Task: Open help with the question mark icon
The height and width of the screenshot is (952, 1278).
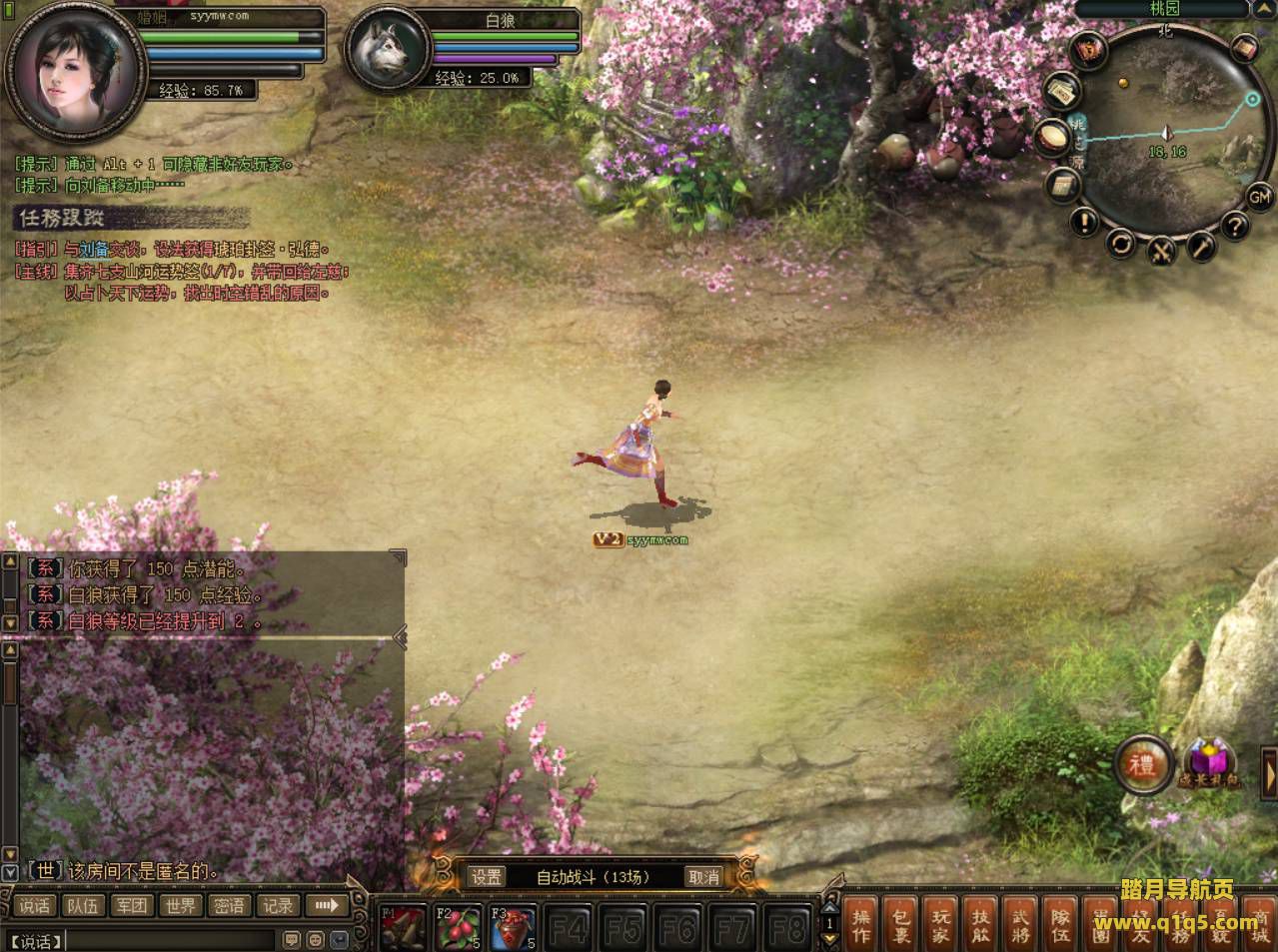Action: point(1235,226)
